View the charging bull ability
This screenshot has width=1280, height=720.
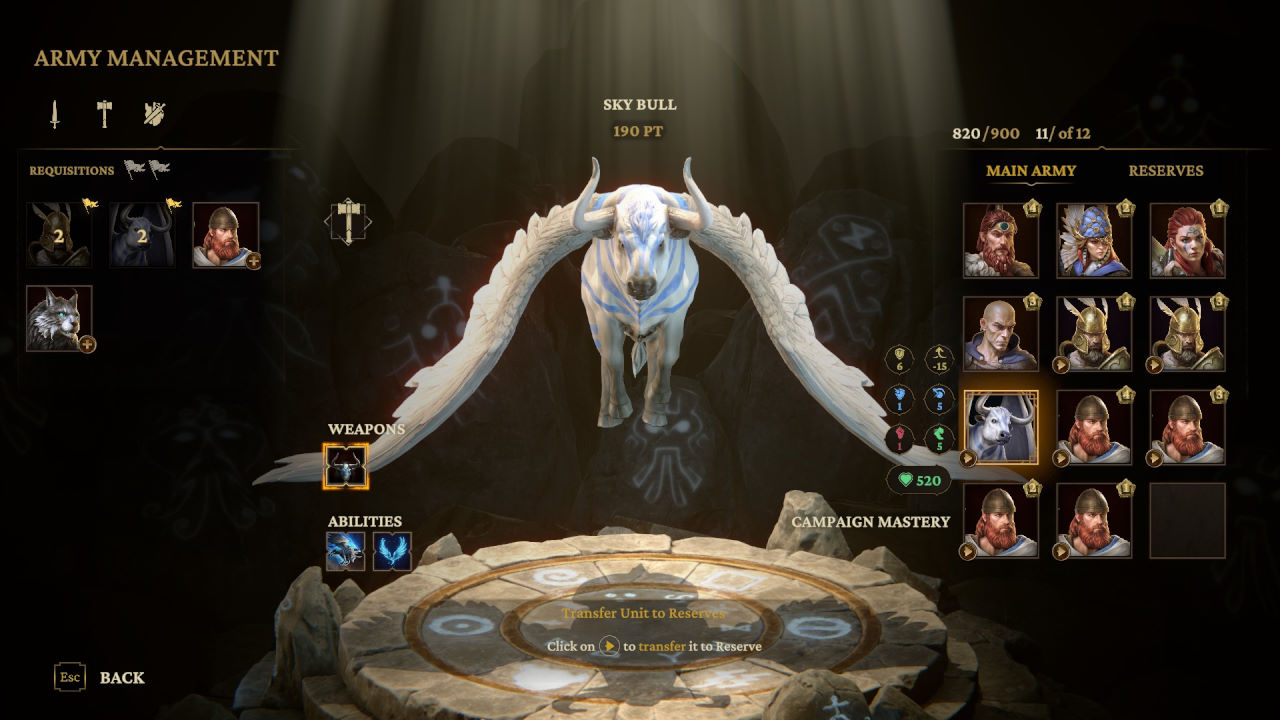tap(345, 551)
